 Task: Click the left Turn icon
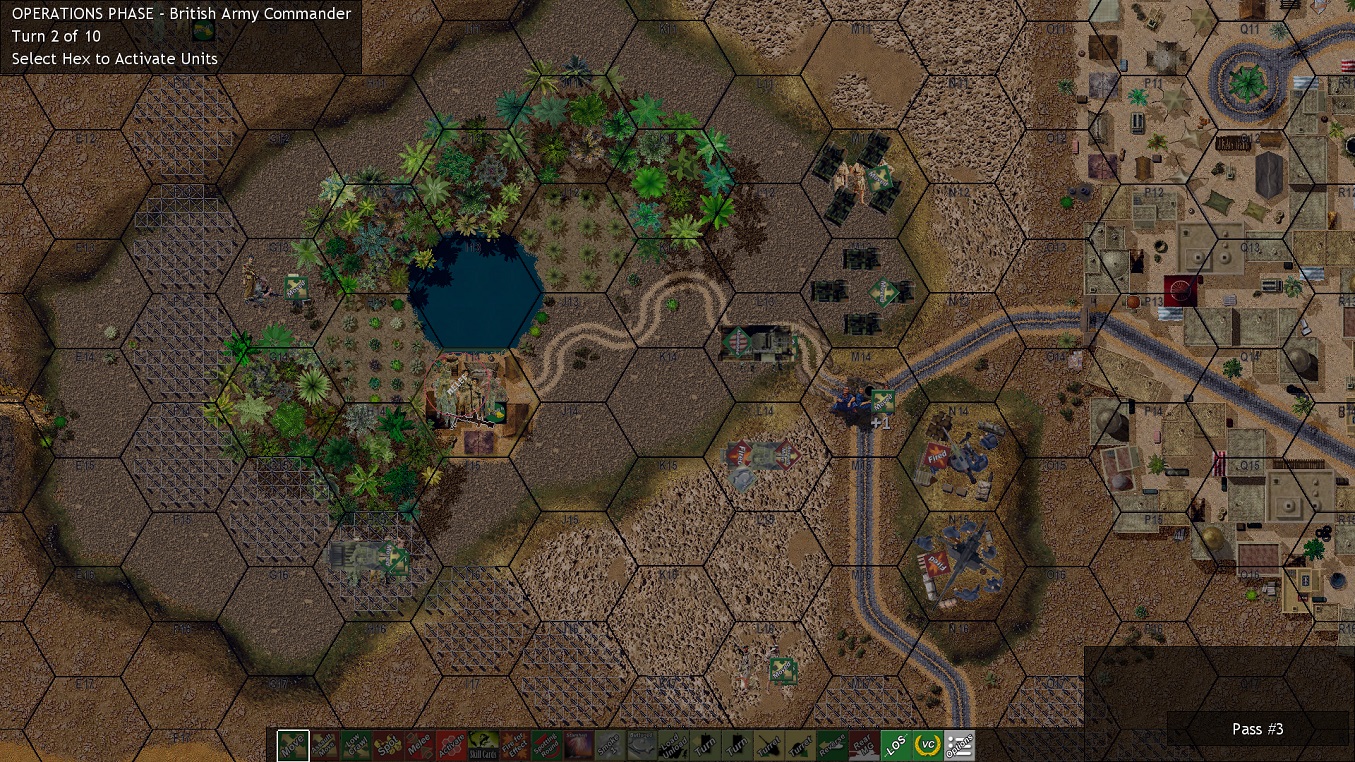pos(706,745)
